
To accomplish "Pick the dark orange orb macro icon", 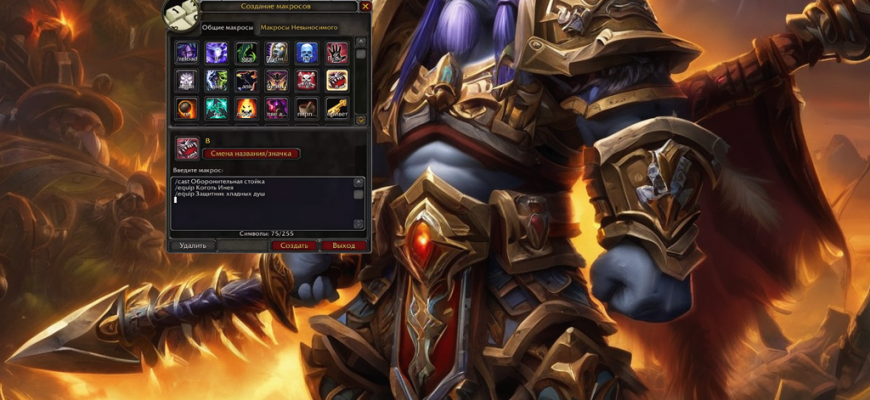I will [186, 108].
